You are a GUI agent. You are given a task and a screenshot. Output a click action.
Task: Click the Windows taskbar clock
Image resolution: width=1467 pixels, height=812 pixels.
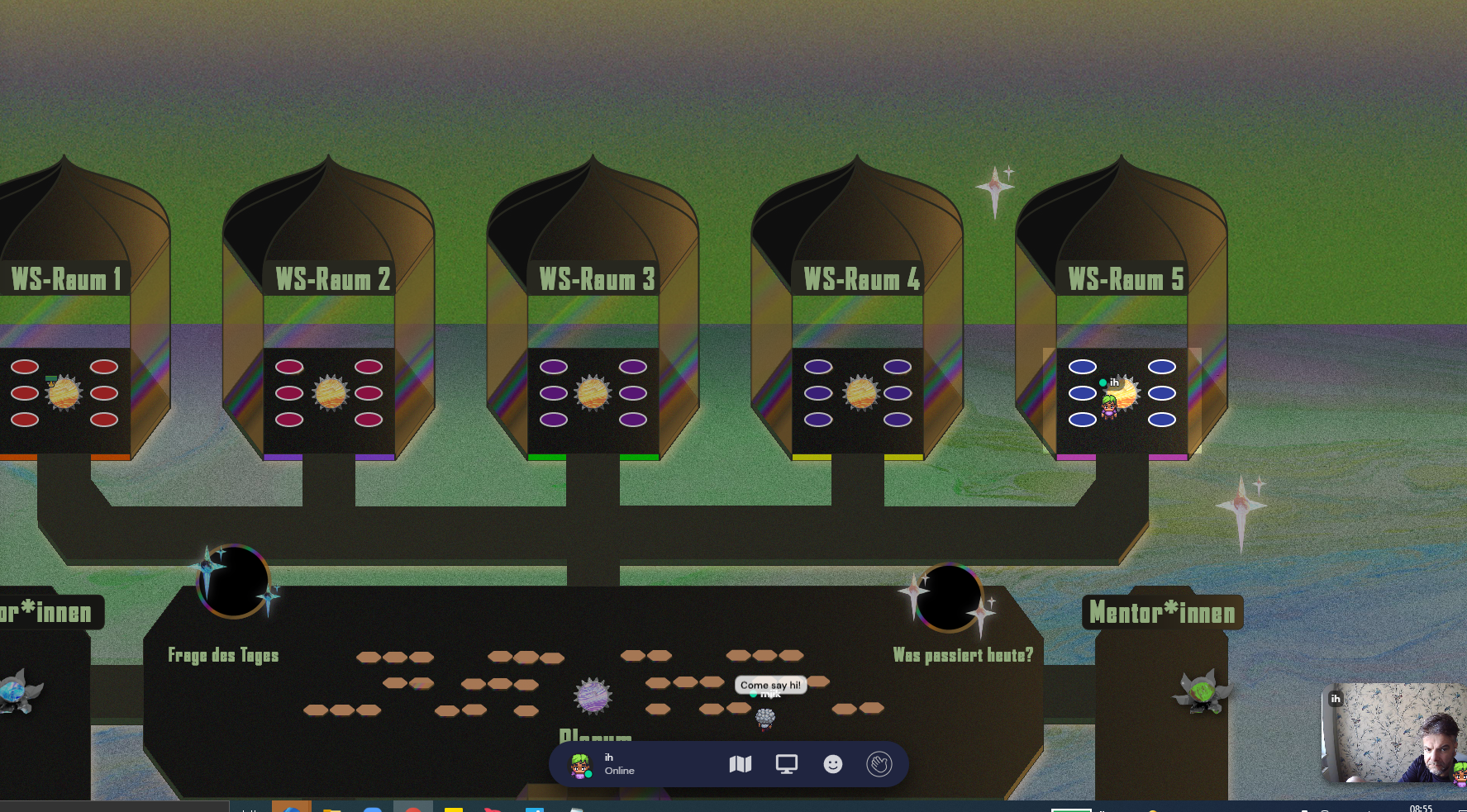pos(1421,808)
